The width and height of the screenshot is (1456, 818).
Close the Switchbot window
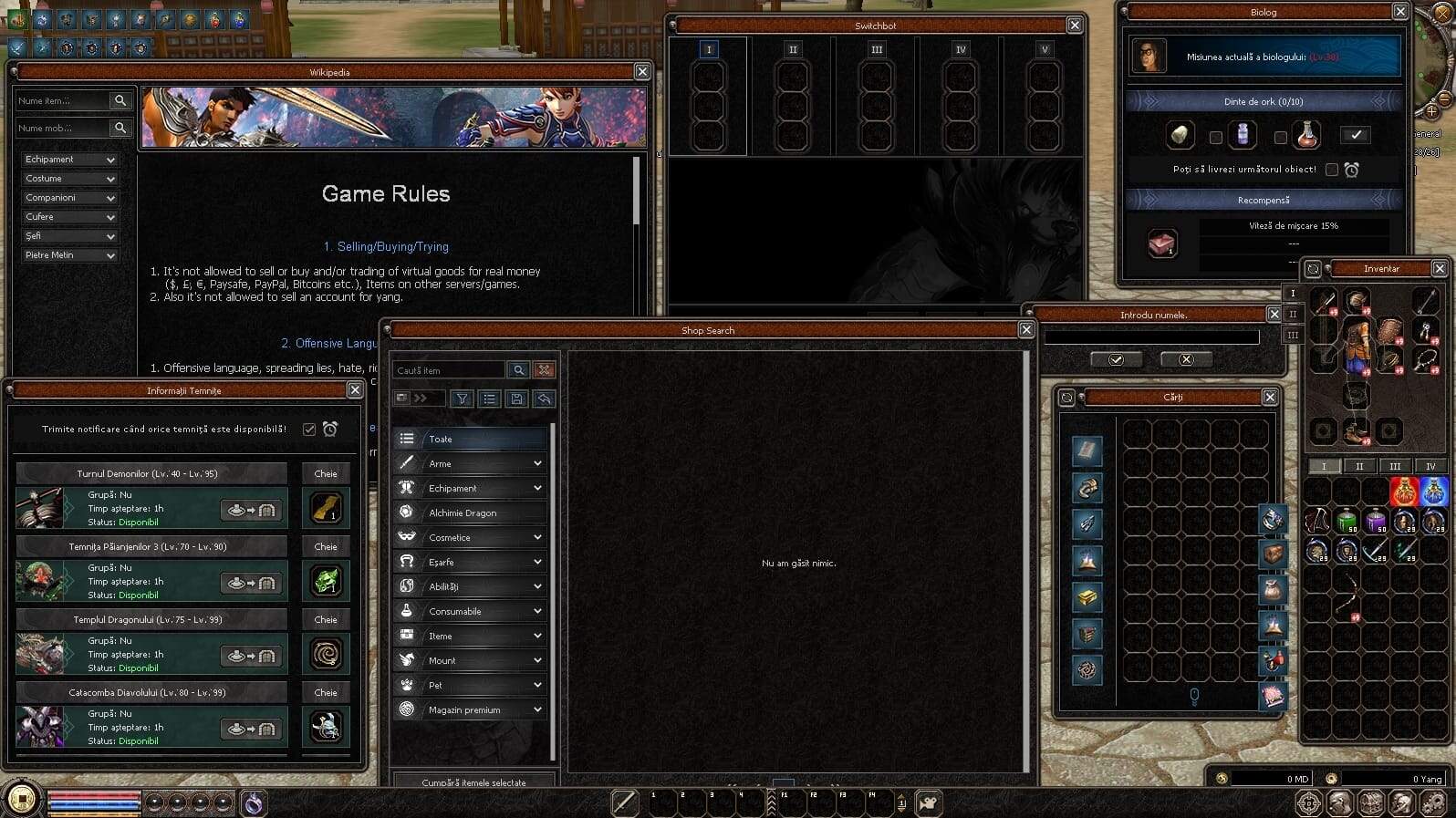(x=1075, y=26)
